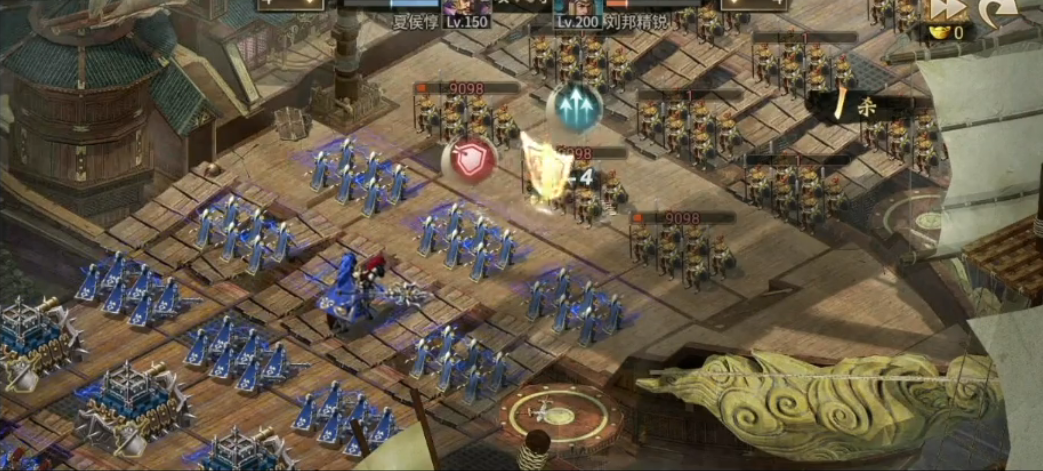1043x471 pixels.
Task: Click the curved arrow skip button
Action: pyautogui.click(x=999, y=11)
